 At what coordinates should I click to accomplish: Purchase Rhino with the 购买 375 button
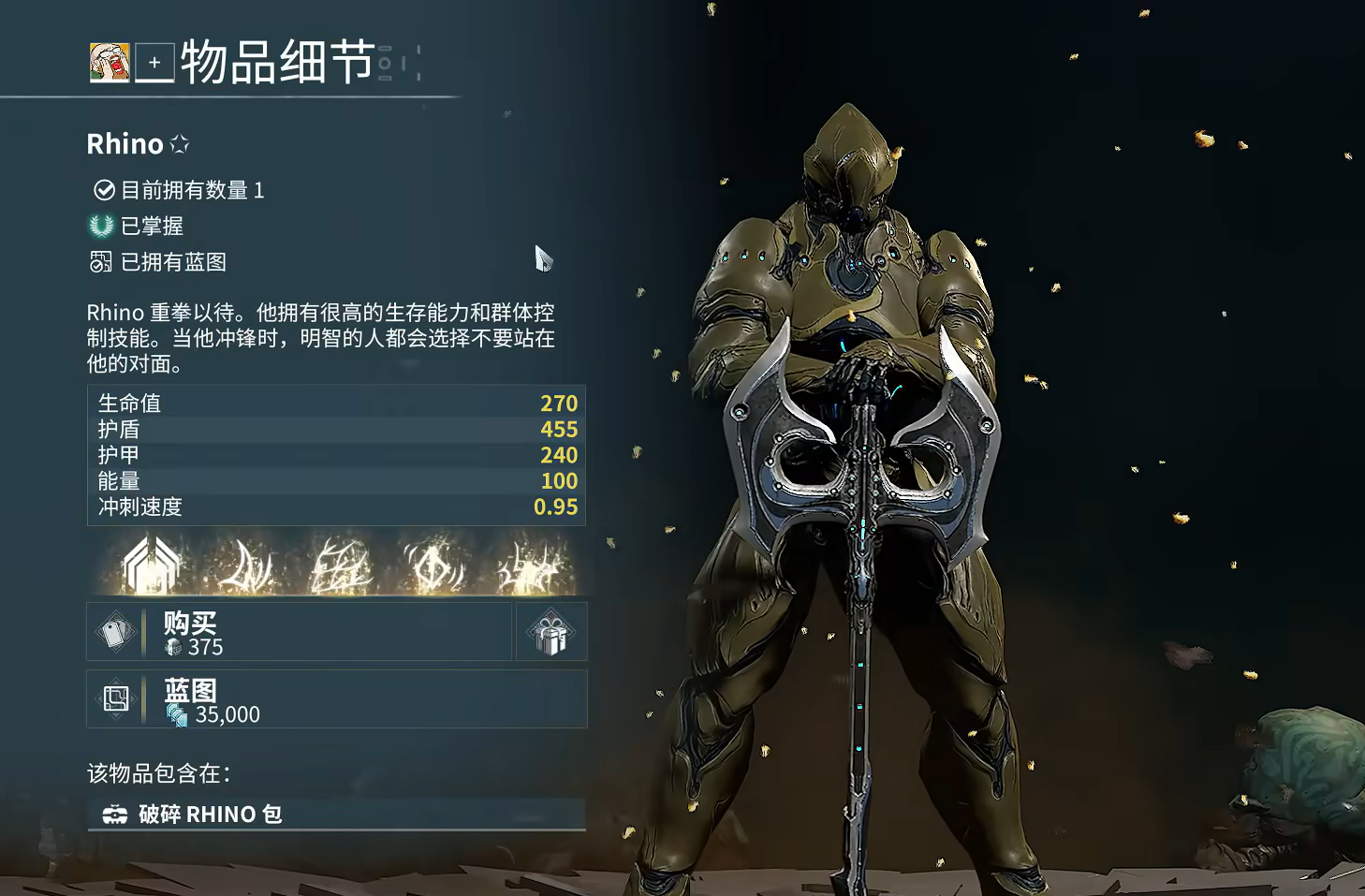300,632
